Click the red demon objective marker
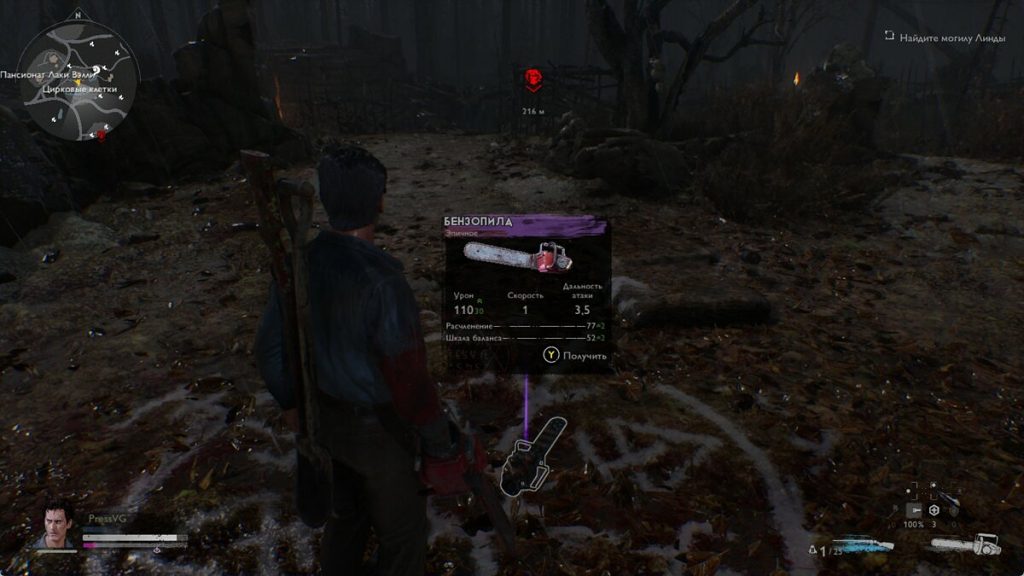This screenshot has height=576, width=1024. (533, 80)
